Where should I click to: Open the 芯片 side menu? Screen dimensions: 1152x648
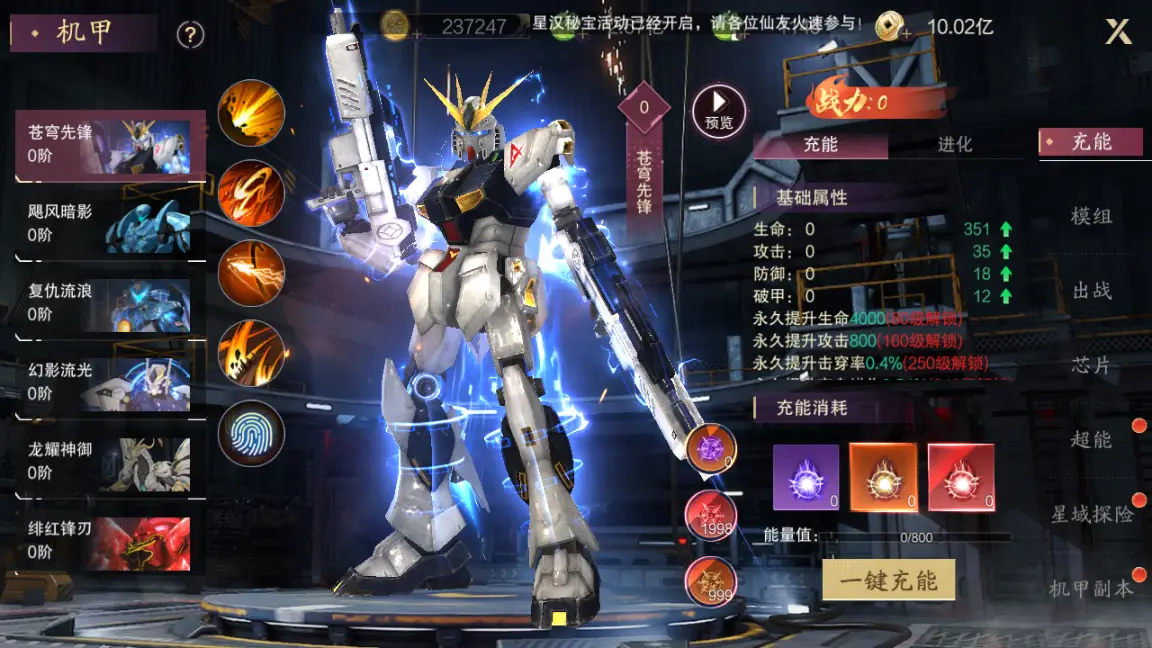[x=1091, y=366]
